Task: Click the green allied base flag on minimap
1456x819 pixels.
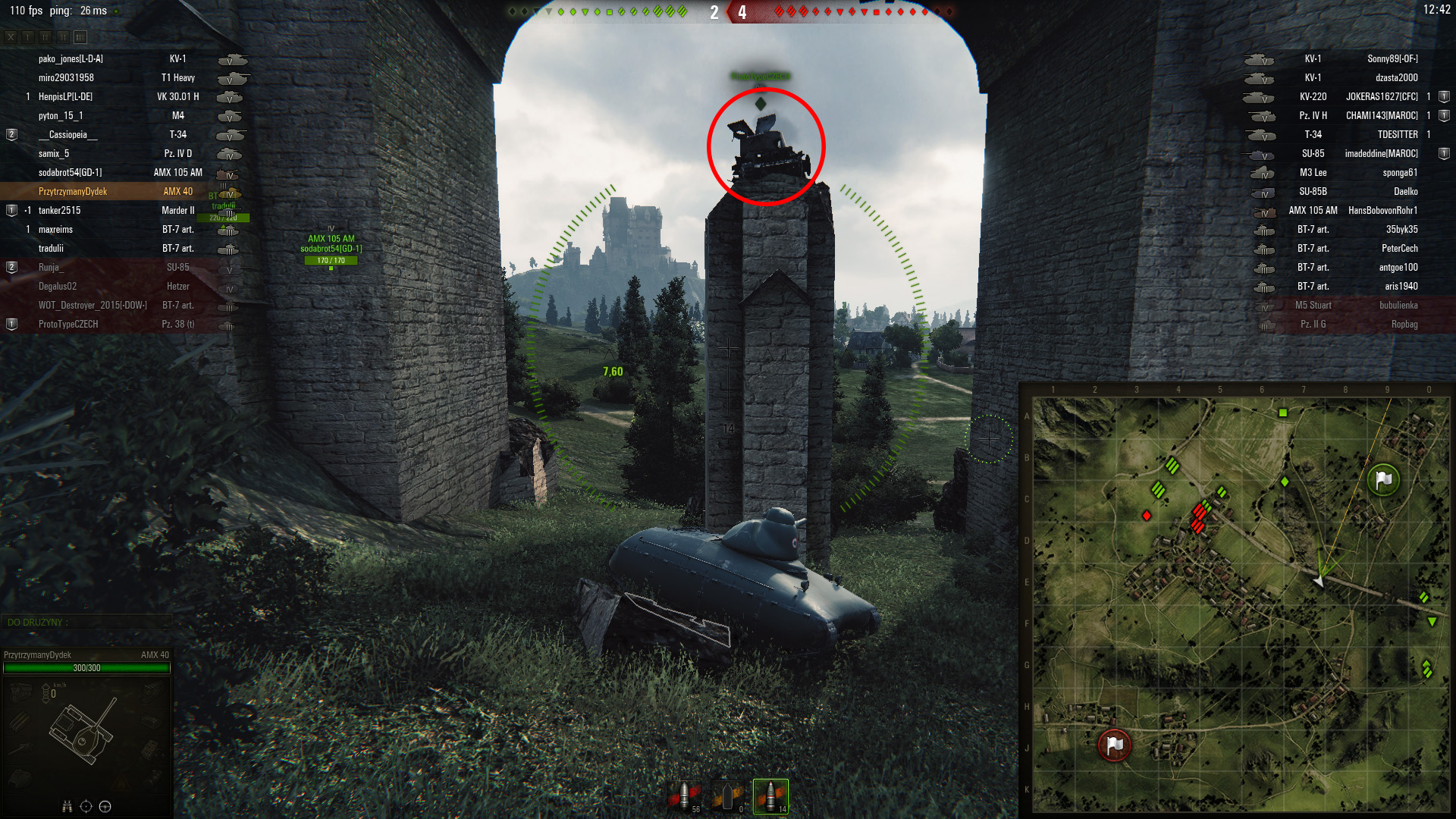Action: [x=1383, y=479]
